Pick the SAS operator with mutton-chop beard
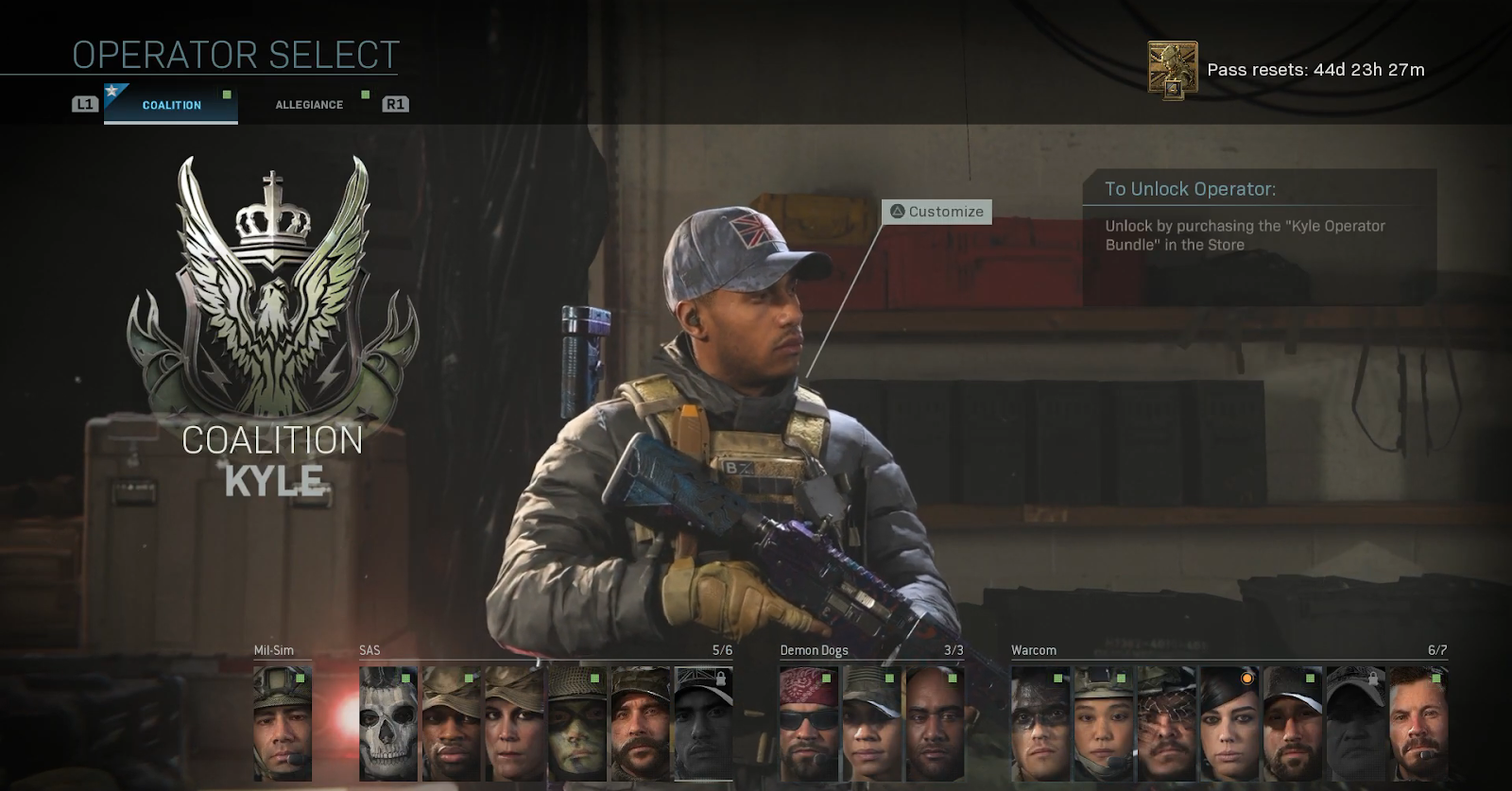Image resolution: width=1512 pixels, height=791 pixels. 641,724
